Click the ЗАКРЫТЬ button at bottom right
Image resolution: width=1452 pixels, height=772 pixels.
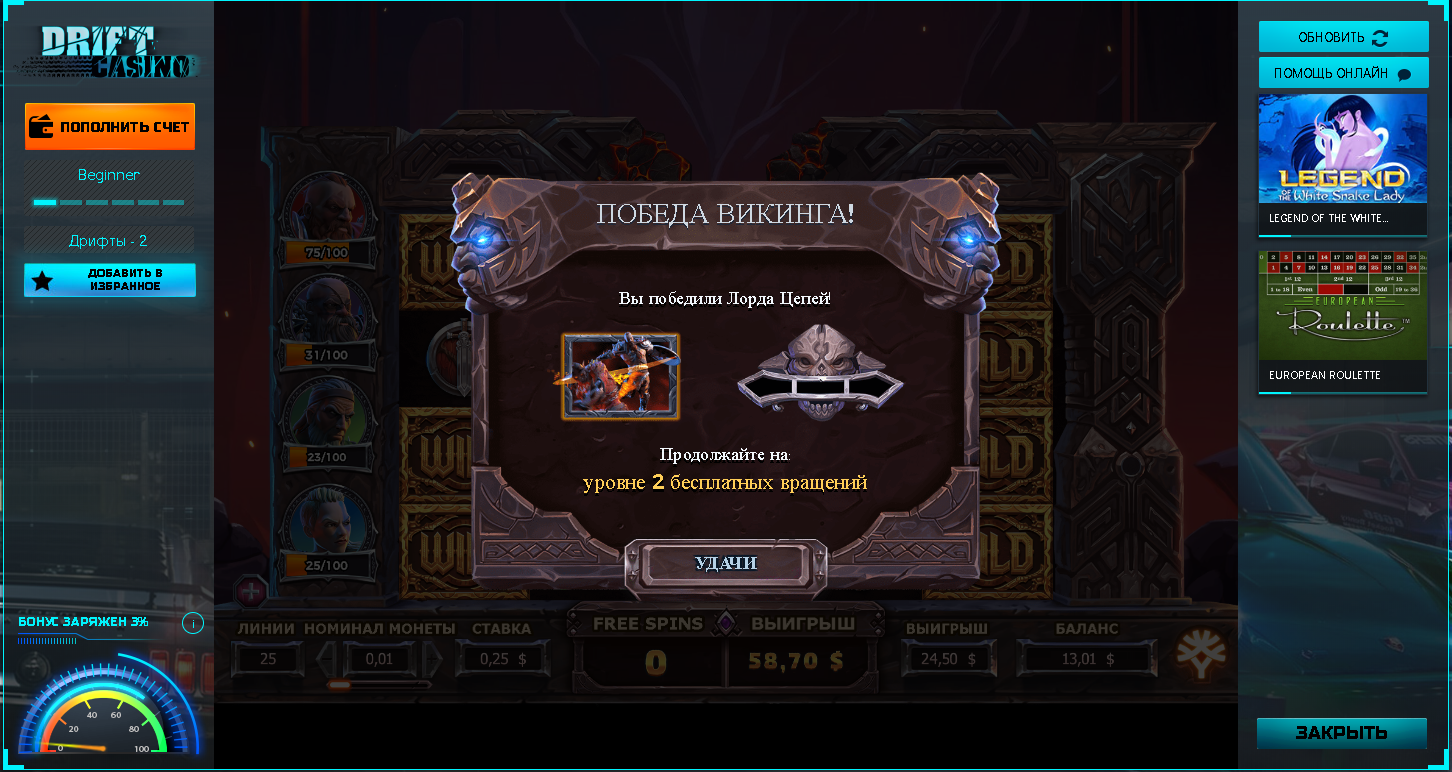coord(1342,733)
